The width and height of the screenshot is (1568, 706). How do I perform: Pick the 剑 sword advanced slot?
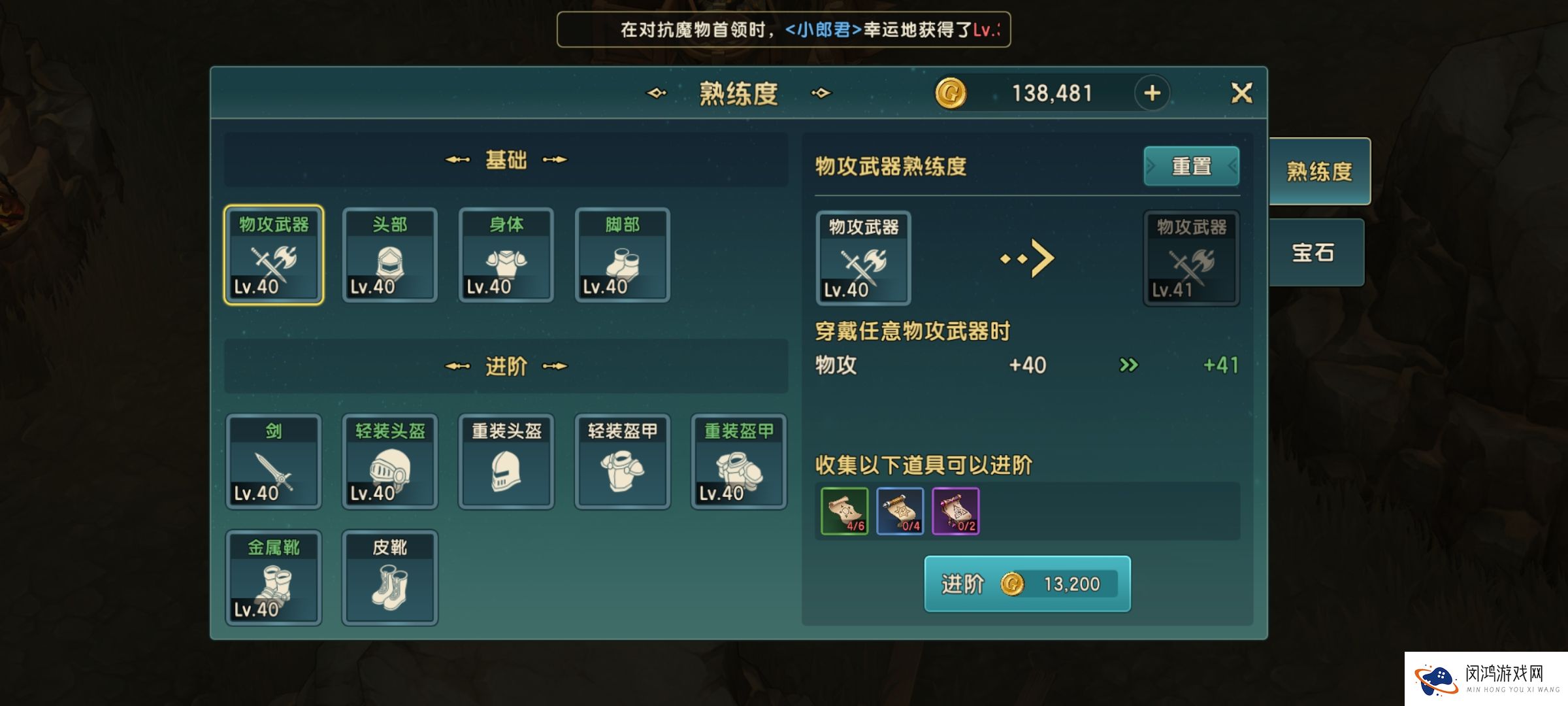[273, 462]
